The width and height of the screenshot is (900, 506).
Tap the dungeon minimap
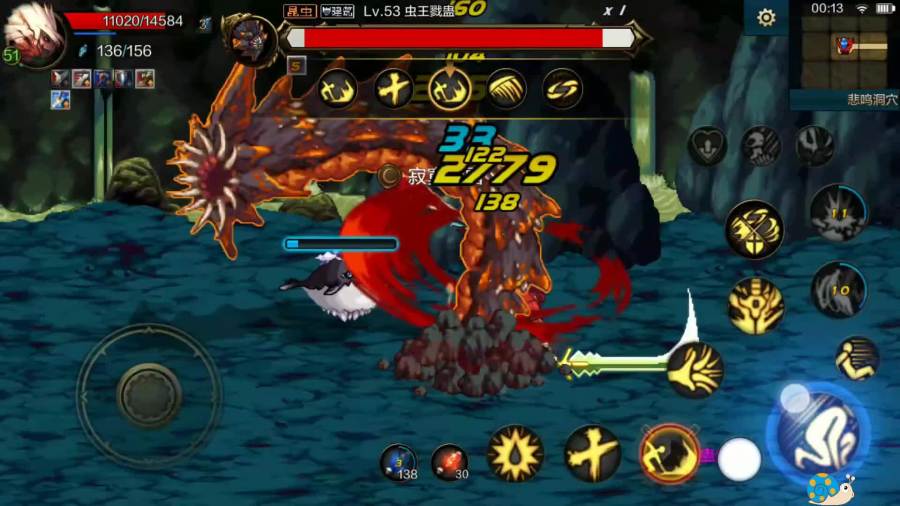845,52
